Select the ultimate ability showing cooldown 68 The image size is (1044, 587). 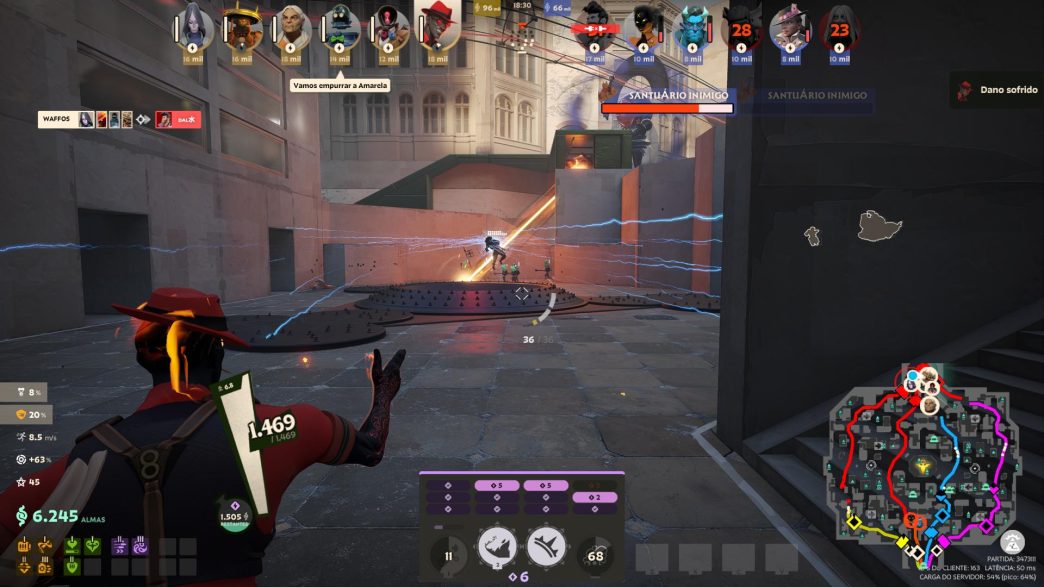596,555
